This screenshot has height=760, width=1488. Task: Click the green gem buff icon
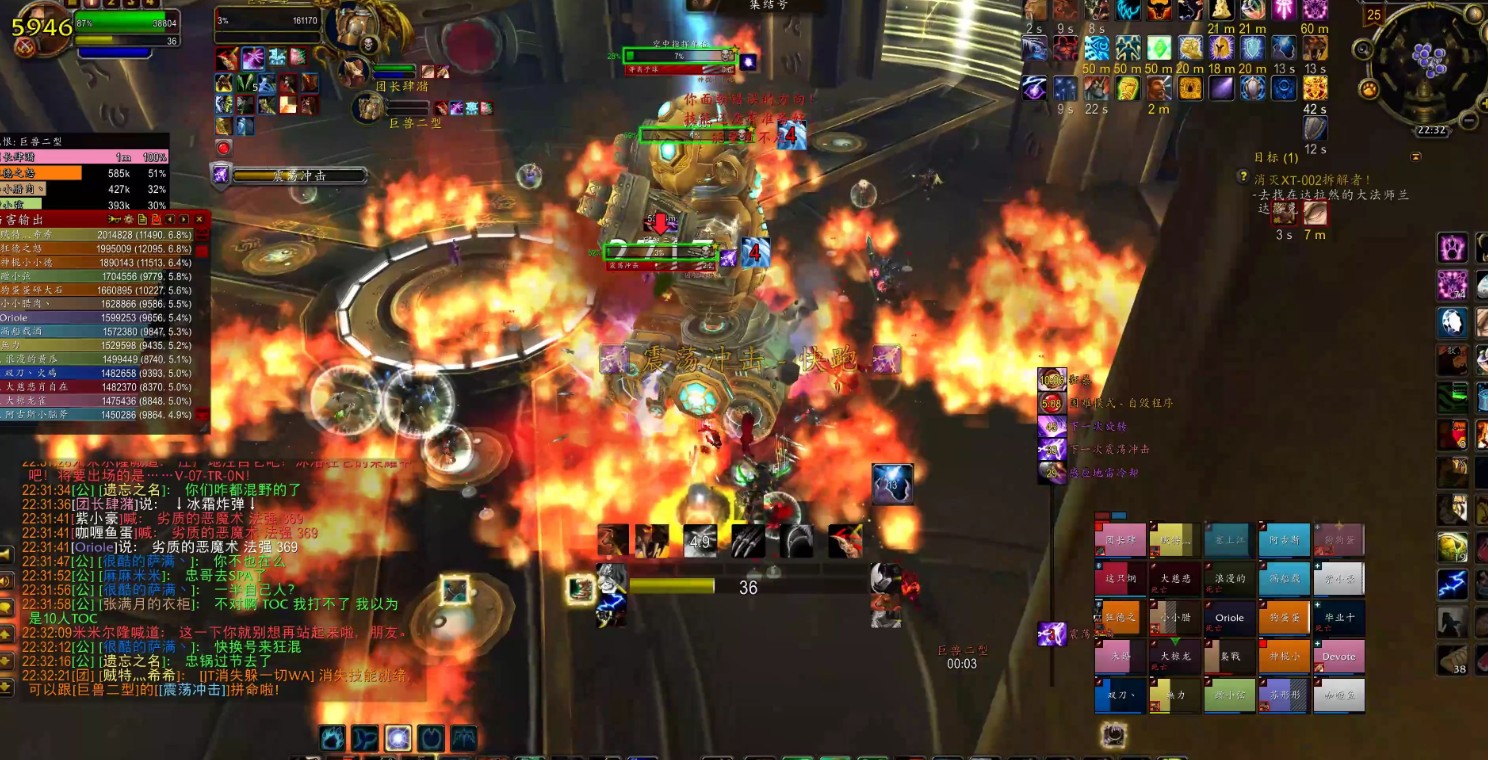1158,48
